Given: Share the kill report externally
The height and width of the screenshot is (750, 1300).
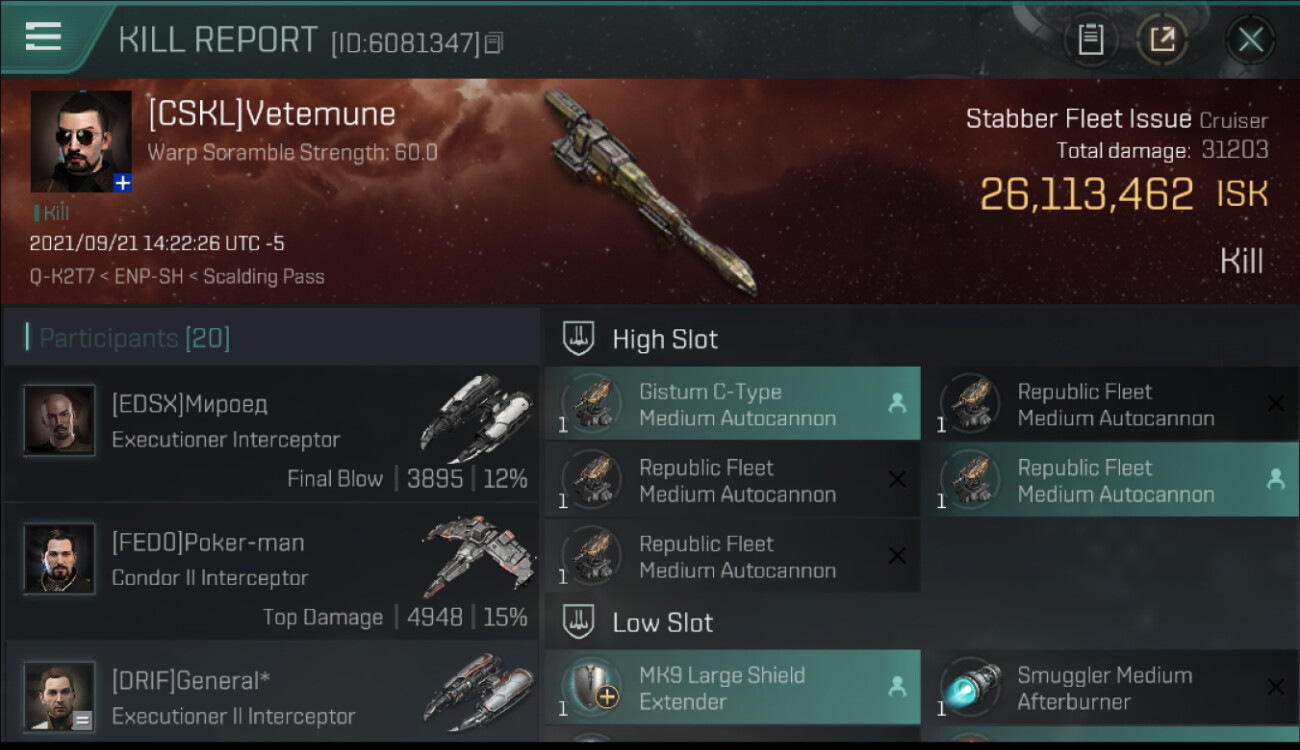Looking at the screenshot, I should pyautogui.click(x=1162, y=40).
